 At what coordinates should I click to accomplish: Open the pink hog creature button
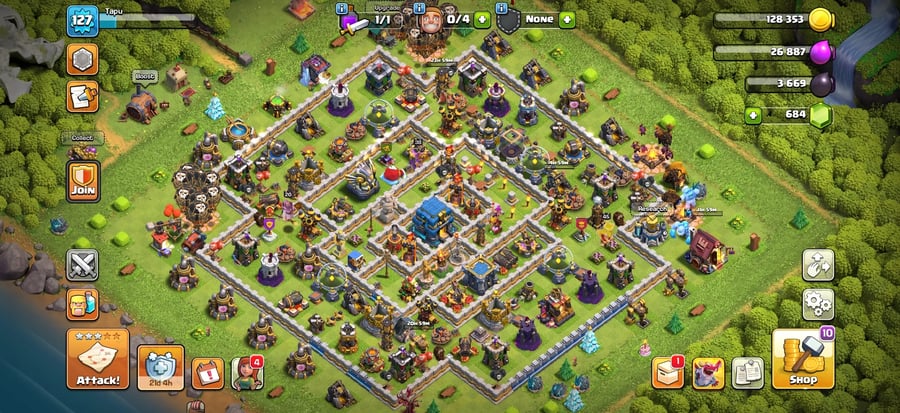point(708,372)
